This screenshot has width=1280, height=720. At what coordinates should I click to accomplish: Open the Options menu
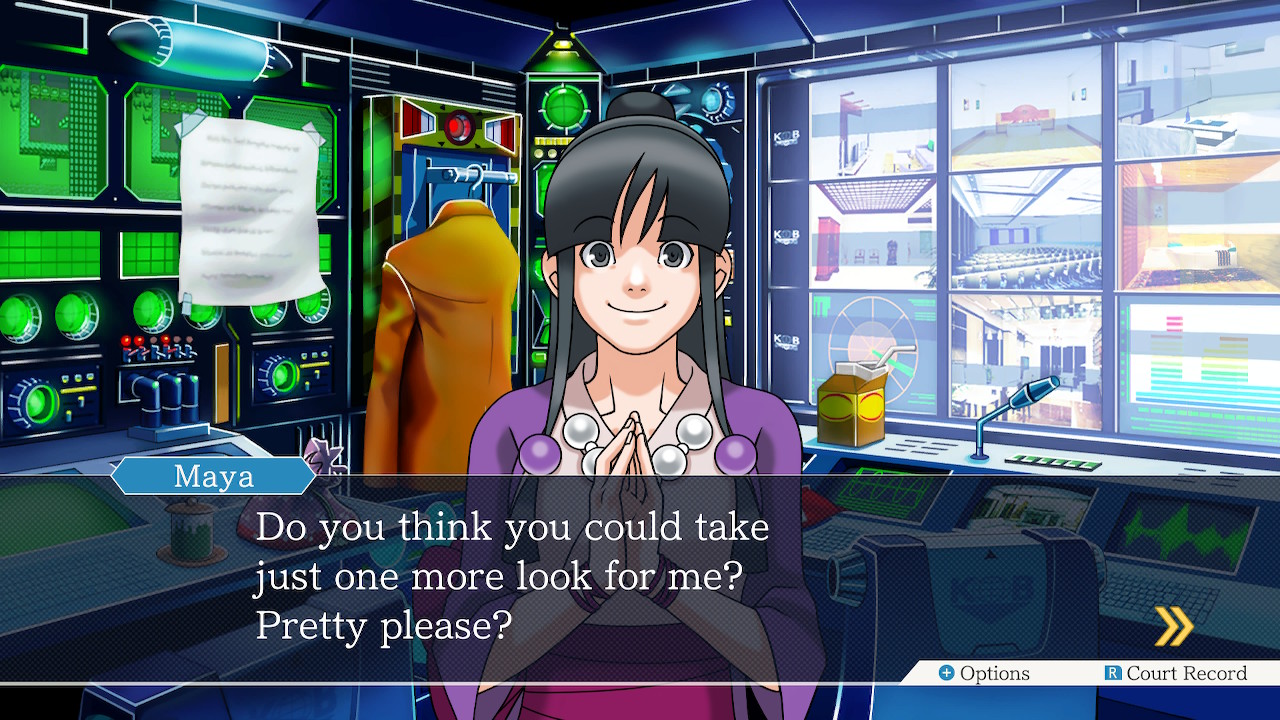984,673
